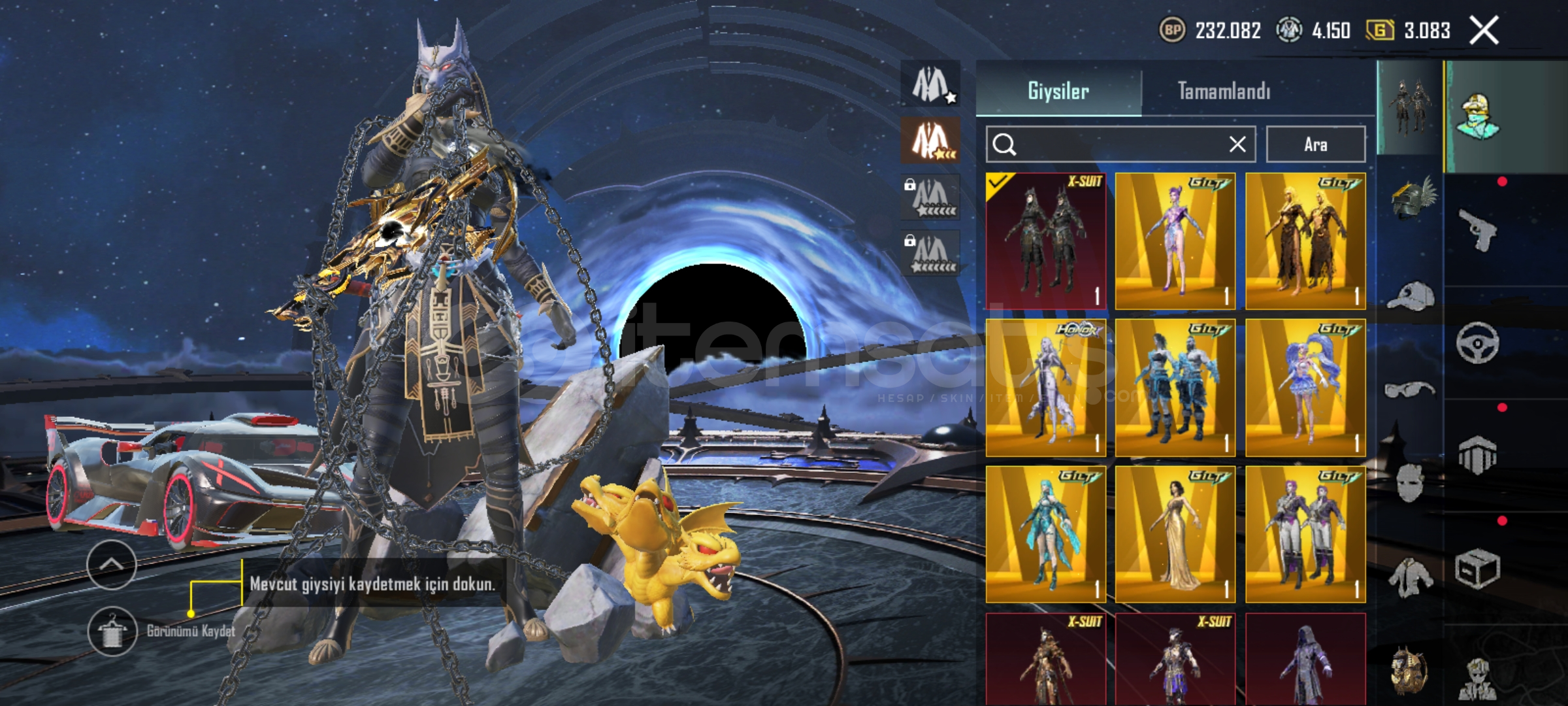
Task: Select the blue pigtails Gilt outfit
Action: [1305, 388]
